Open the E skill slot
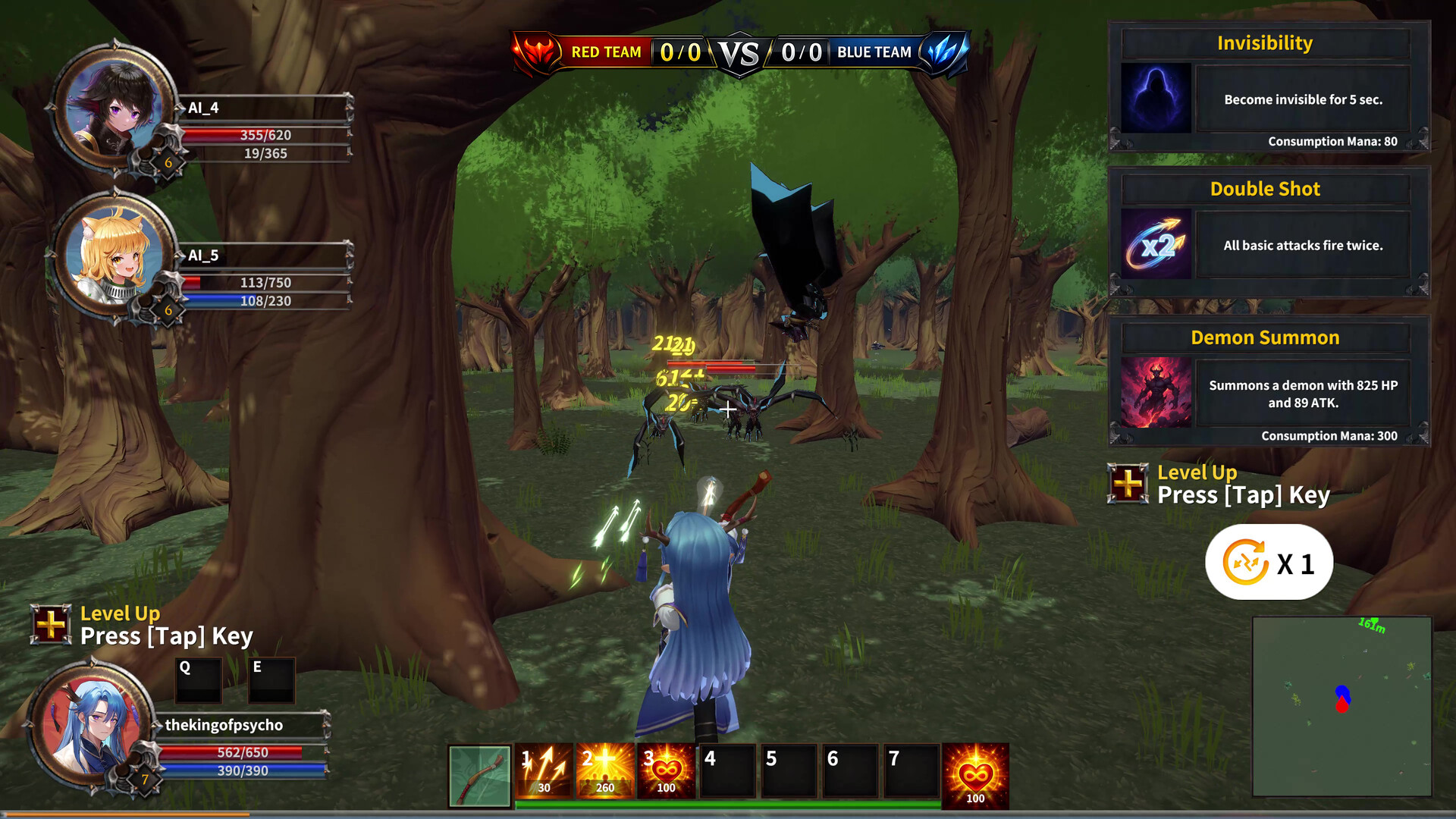 (x=271, y=681)
